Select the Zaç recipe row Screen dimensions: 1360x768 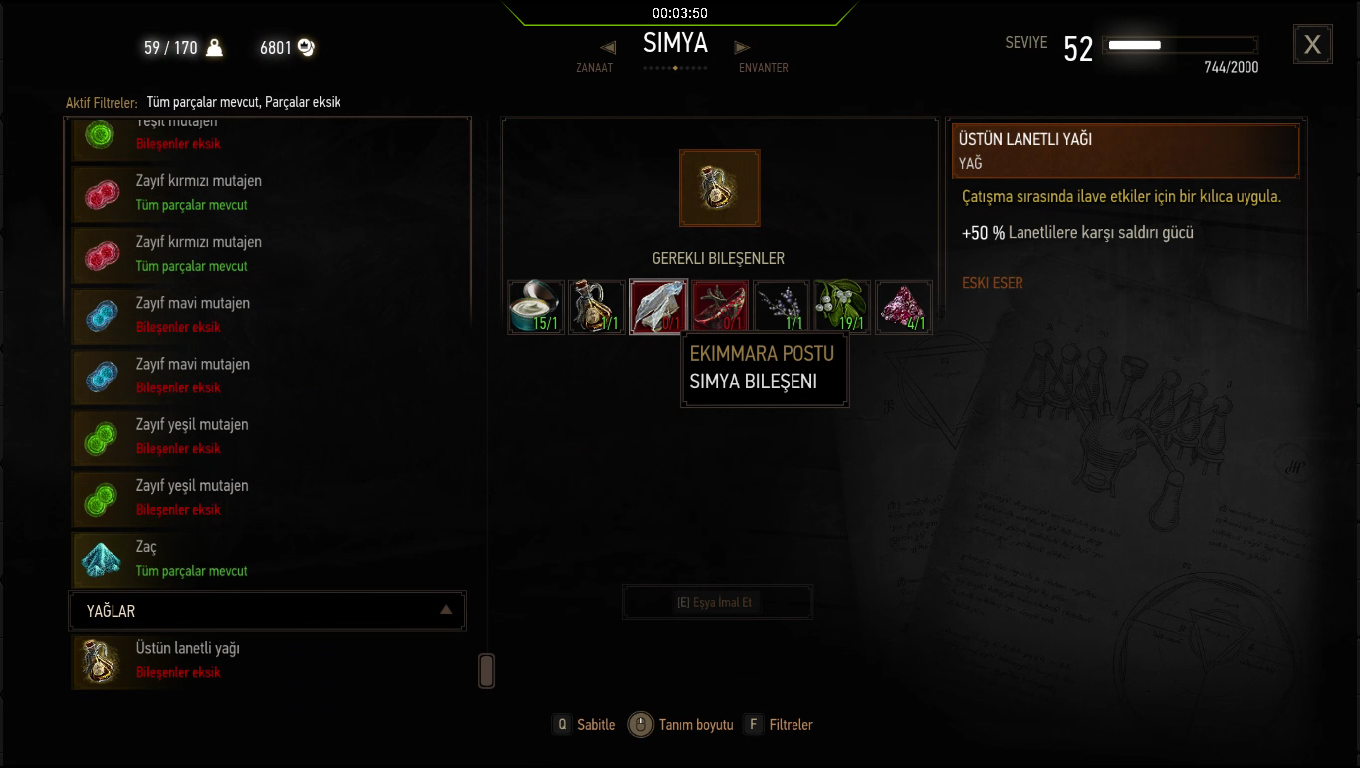pyautogui.click(x=268, y=559)
